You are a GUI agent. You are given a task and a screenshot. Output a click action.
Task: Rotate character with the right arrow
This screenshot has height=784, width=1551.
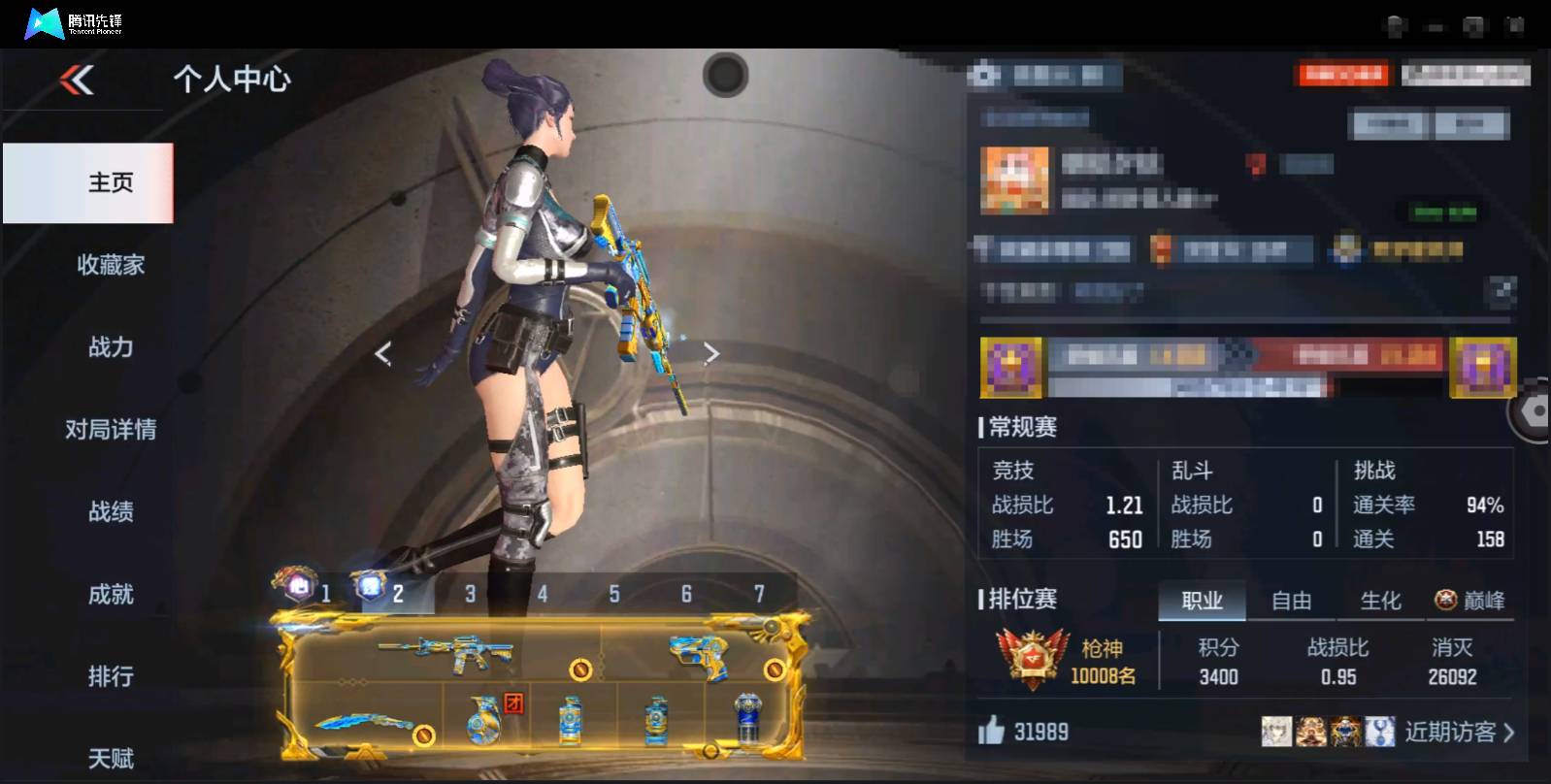(x=711, y=353)
